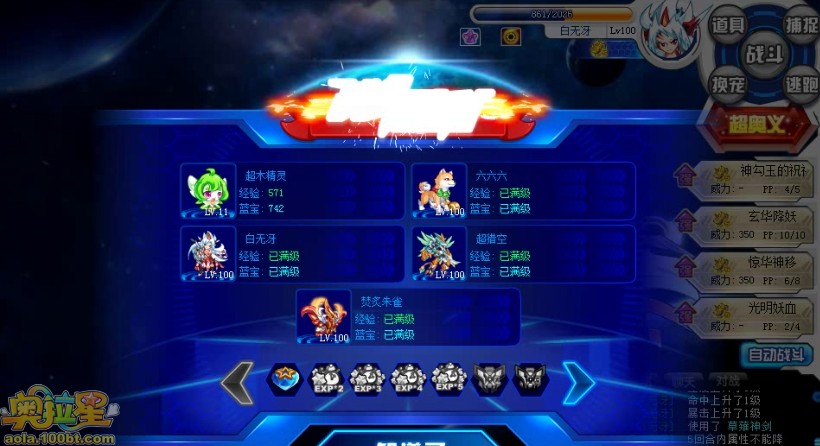Open the 换宠 switch pet menu

(x=727, y=85)
